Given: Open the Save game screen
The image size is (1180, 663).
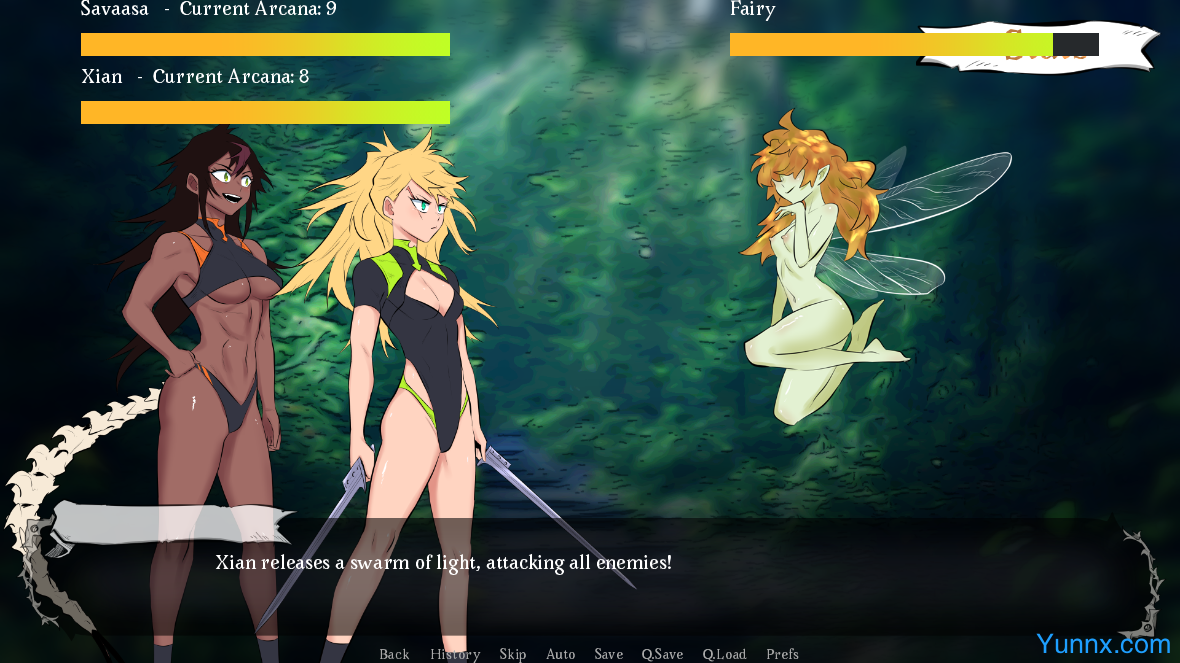Looking at the screenshot, I should tap(609, 654).
